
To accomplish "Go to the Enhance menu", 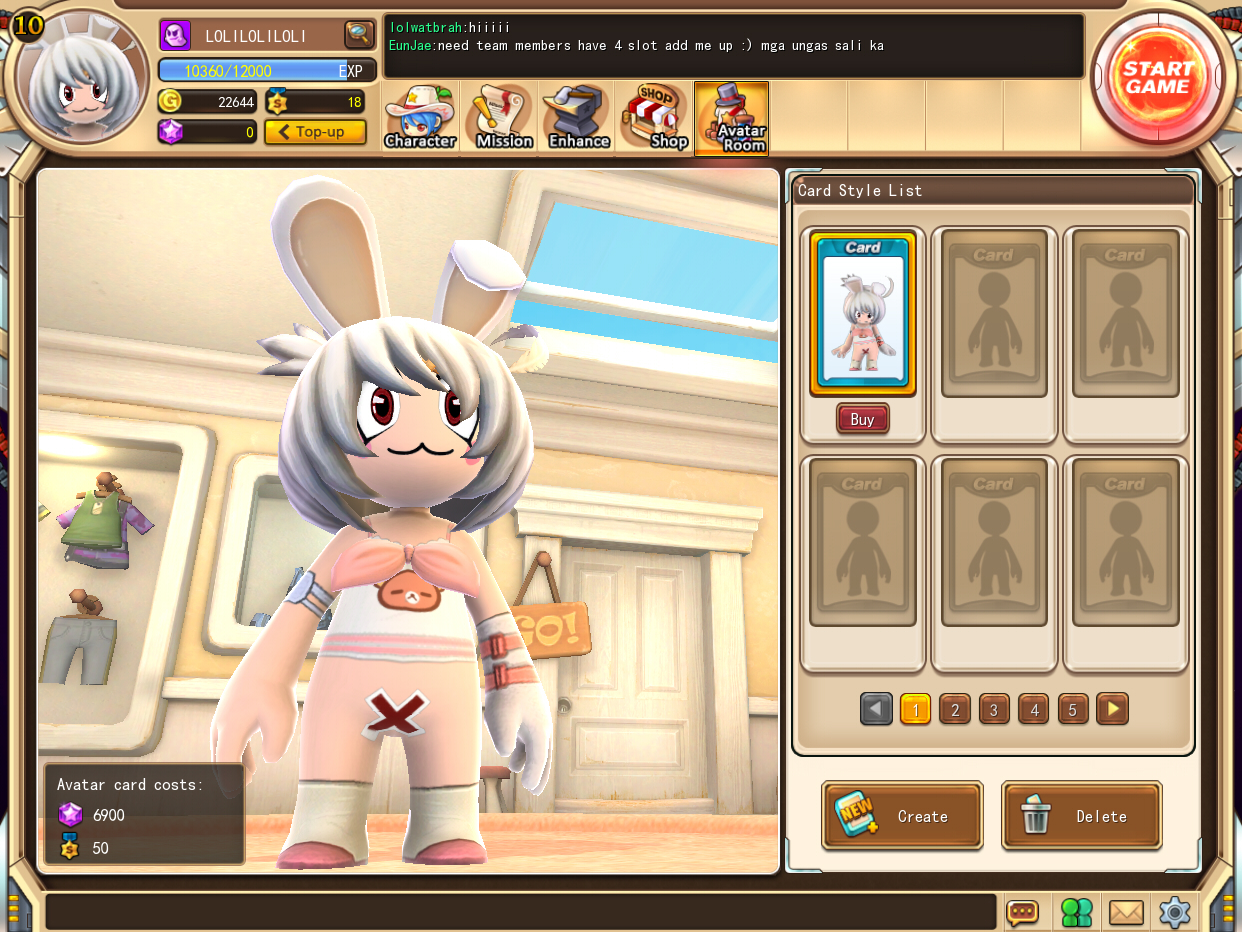I will (578, 118).
